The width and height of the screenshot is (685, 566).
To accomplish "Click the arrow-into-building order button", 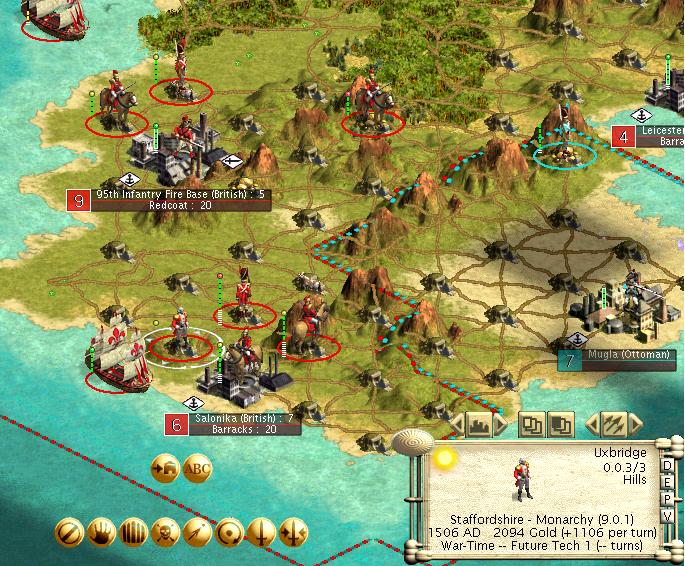I will coord(165,467).
